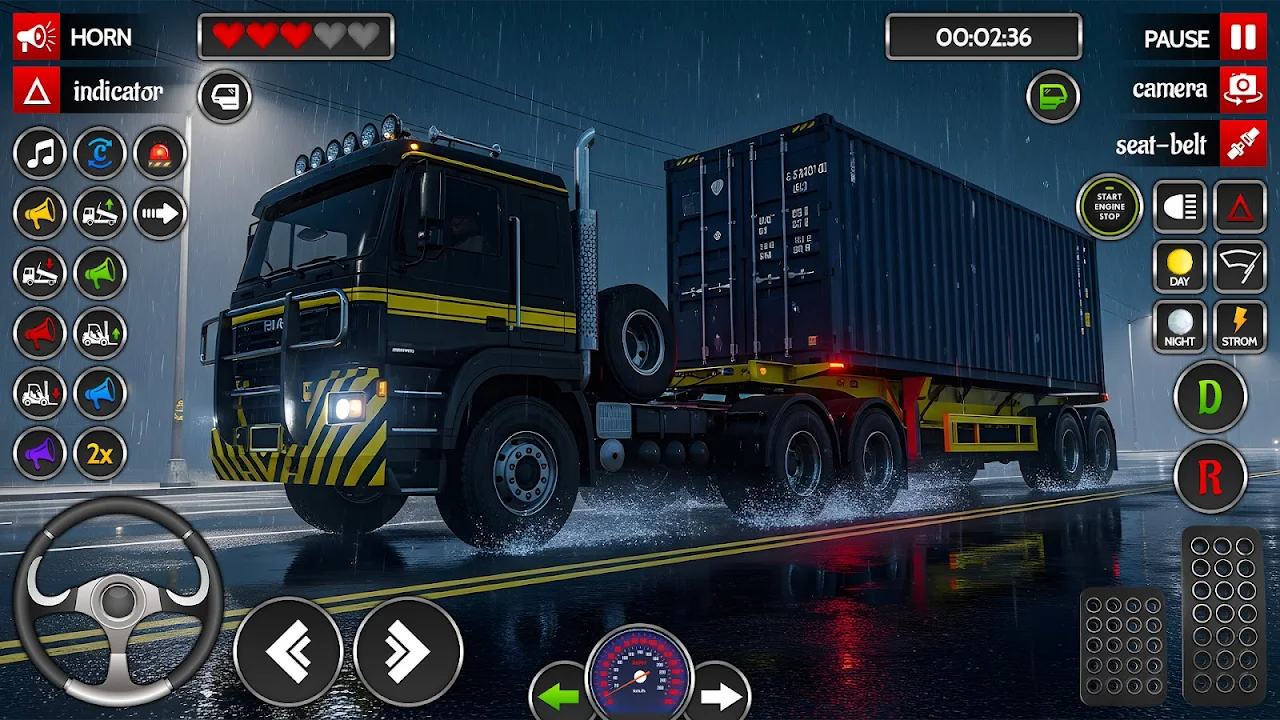This screenshot has height=720, width=1280.
Task: Turn on the windshield wipers
Action: [x=1240, y=267]
